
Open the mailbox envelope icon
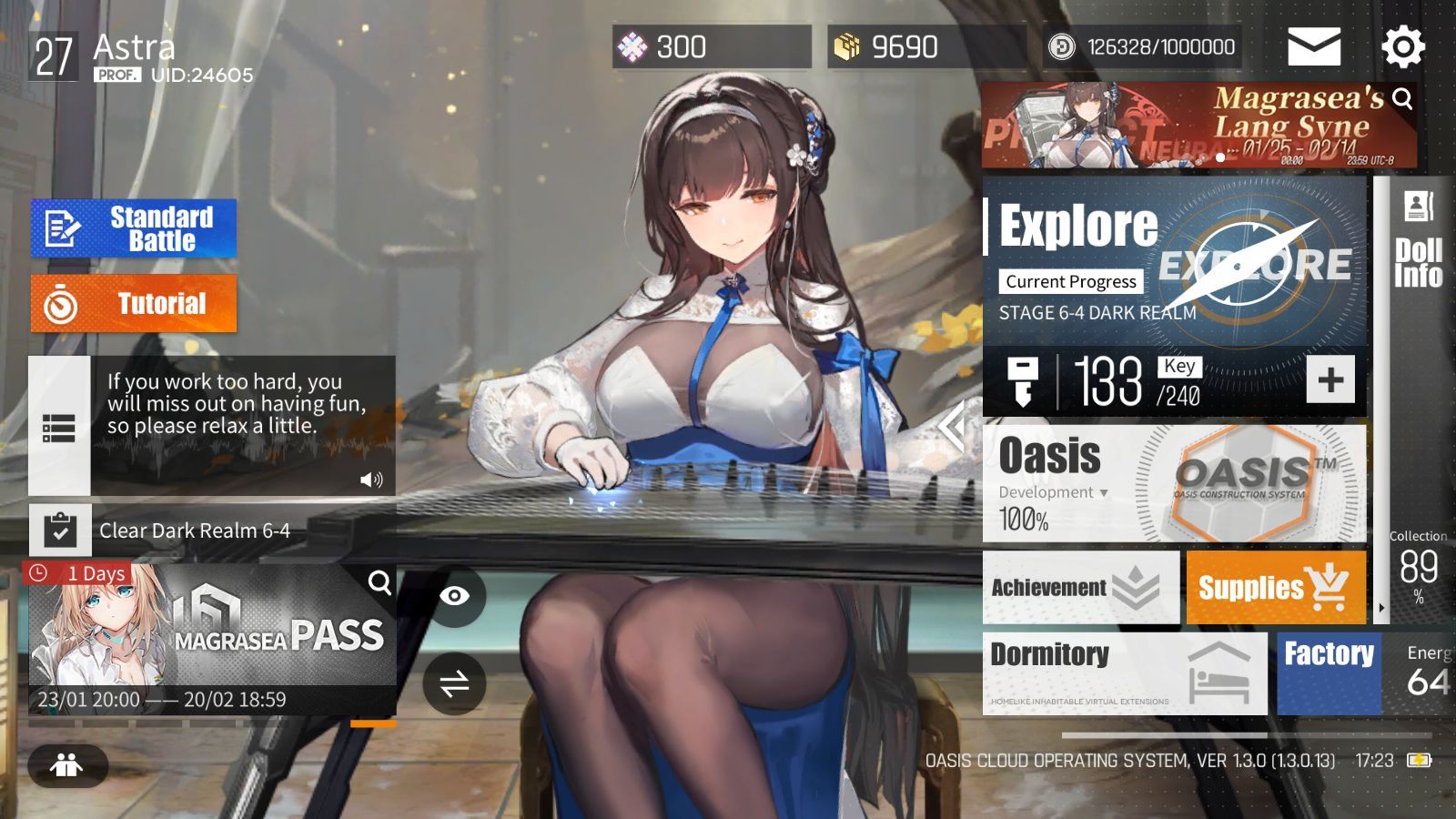point(1313,46)
